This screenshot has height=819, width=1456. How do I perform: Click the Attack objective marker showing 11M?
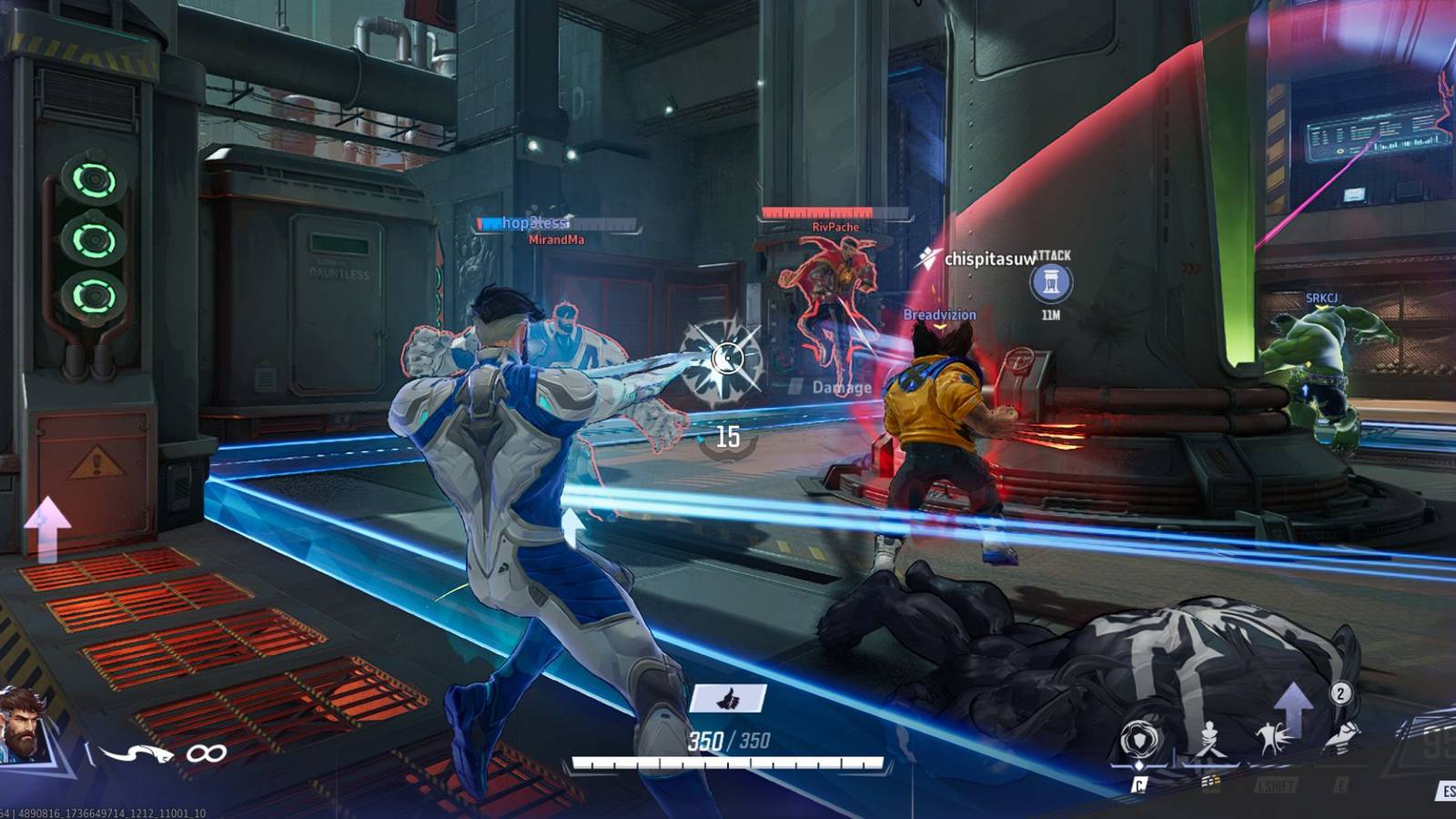click(x=1051, y=283)
